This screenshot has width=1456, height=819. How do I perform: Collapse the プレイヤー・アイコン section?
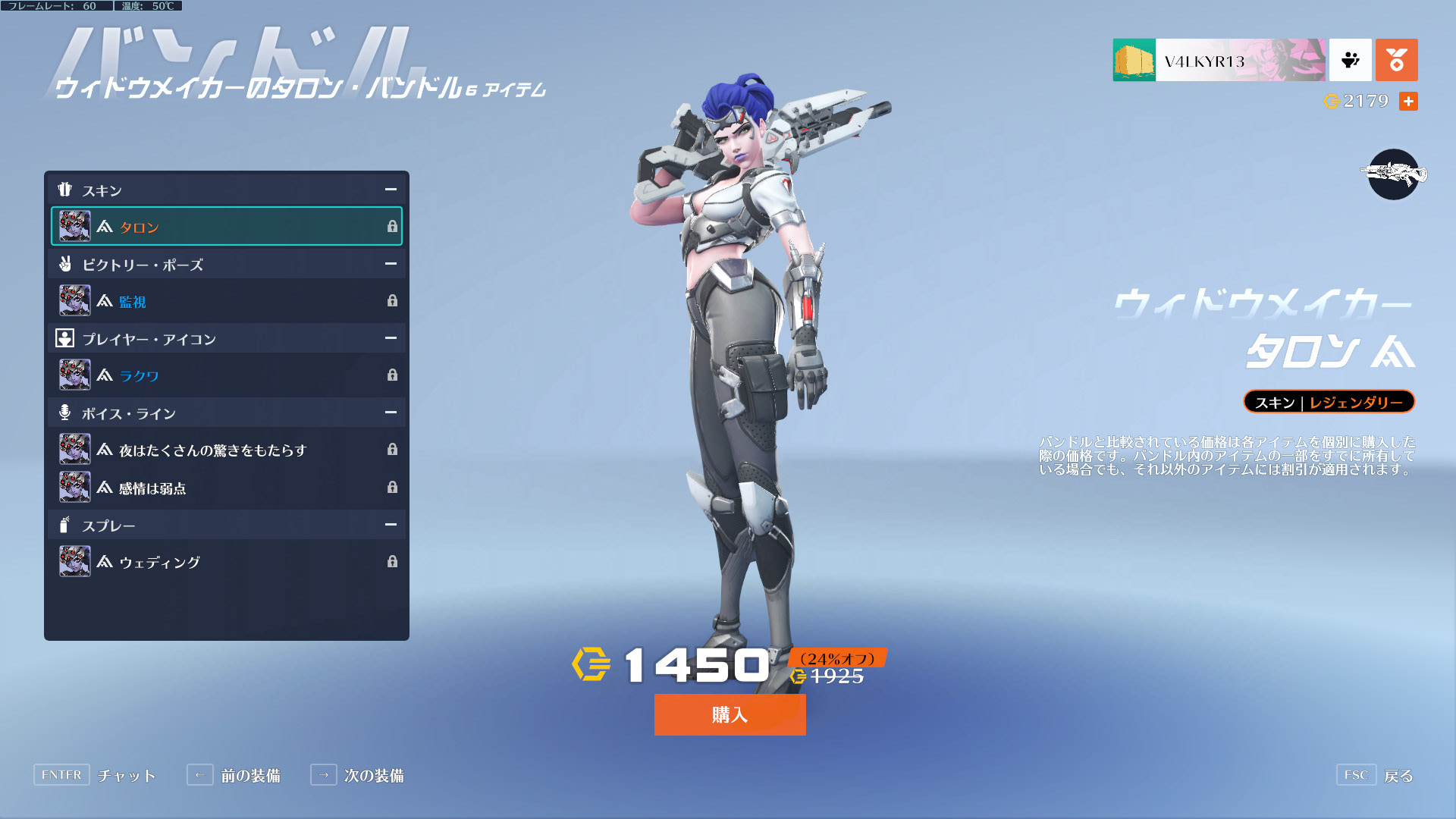390,338
